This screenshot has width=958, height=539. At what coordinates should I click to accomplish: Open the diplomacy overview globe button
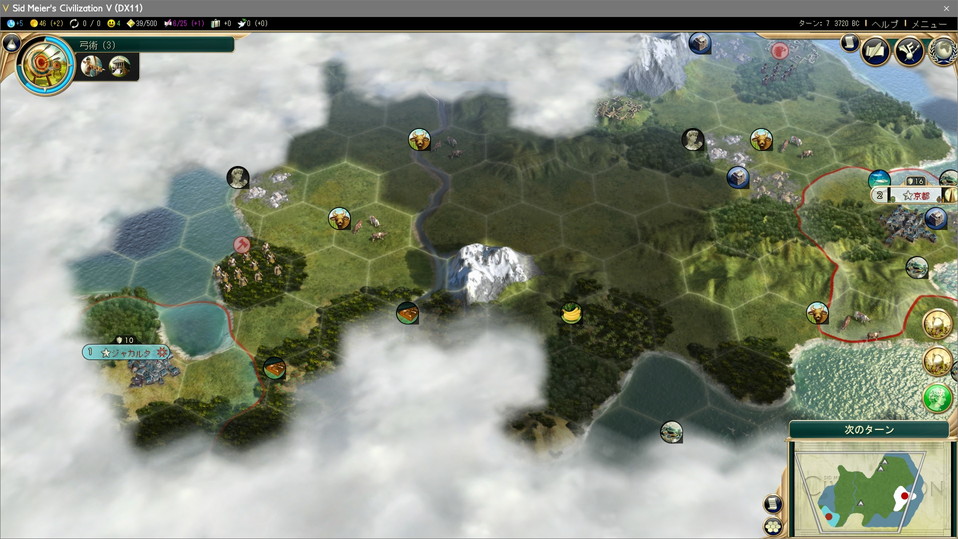pos(941,50)
